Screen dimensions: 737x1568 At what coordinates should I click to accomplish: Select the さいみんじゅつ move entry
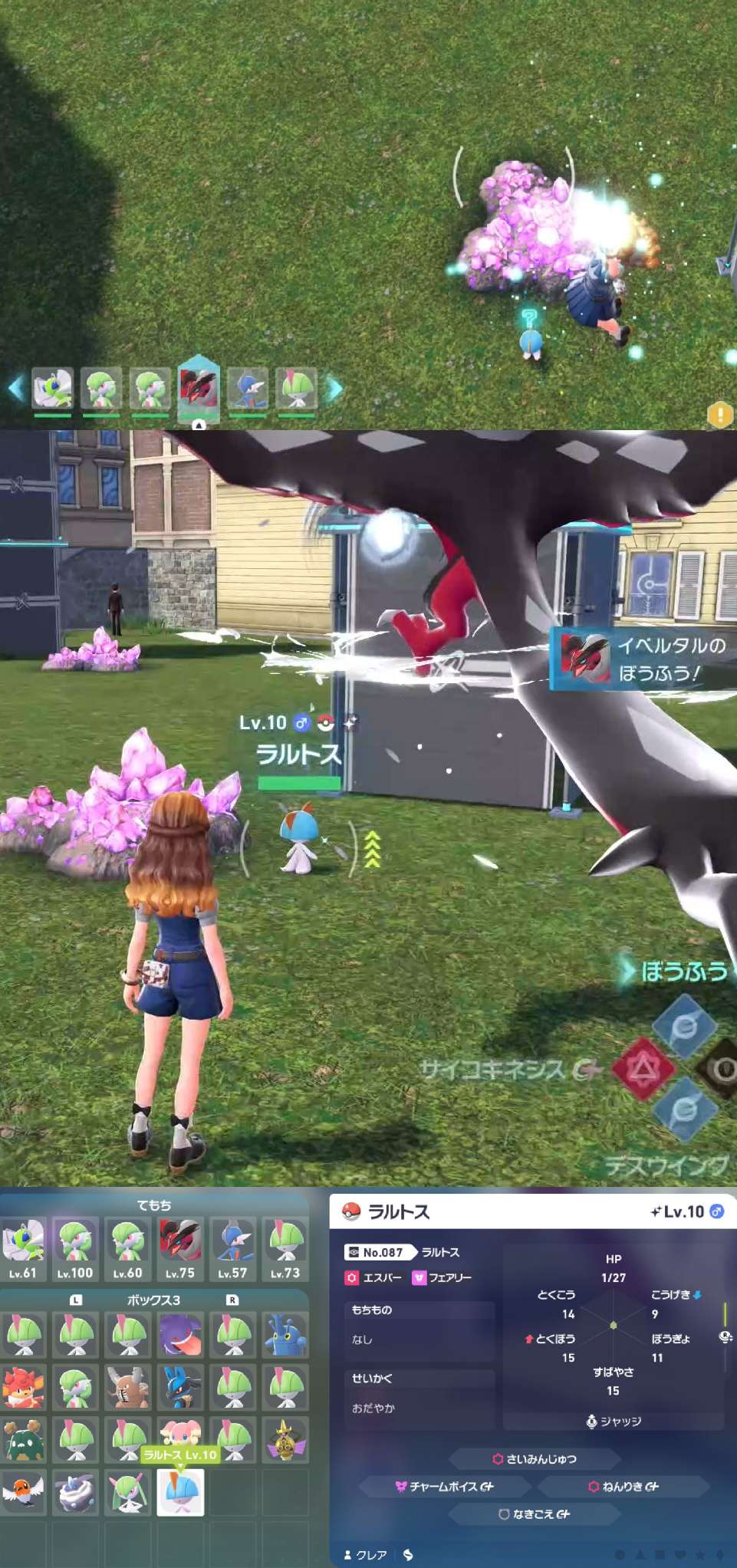534,1458
